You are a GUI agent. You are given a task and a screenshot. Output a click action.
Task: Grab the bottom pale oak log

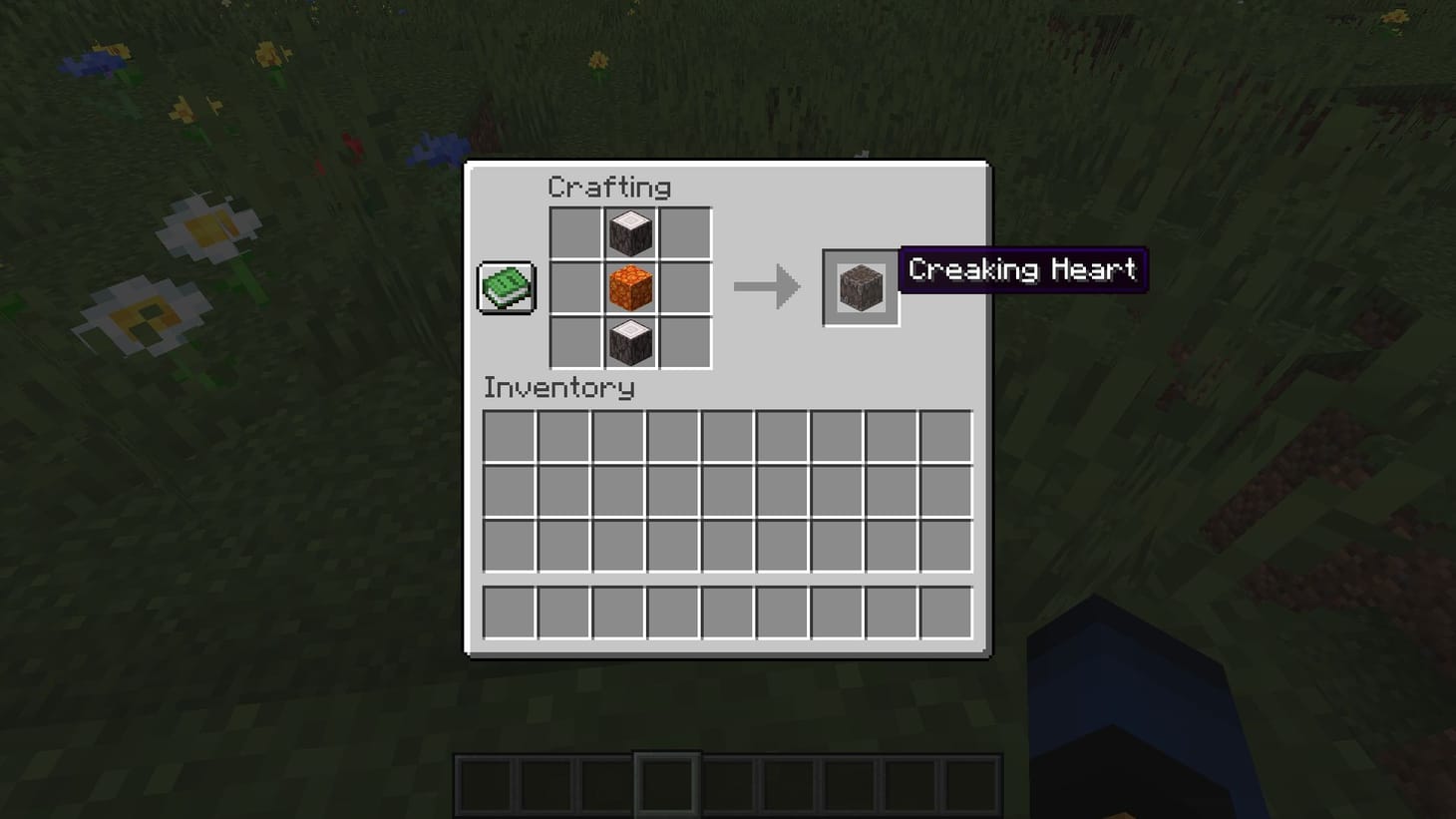click(630, 342)
